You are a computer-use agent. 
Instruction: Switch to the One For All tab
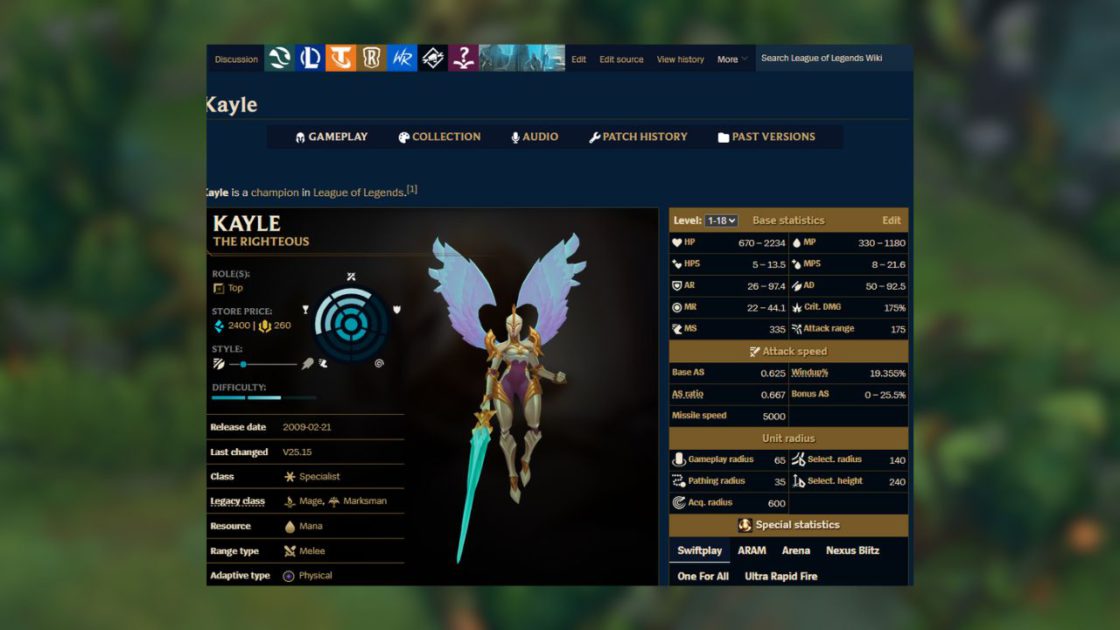tap(703, 576)
